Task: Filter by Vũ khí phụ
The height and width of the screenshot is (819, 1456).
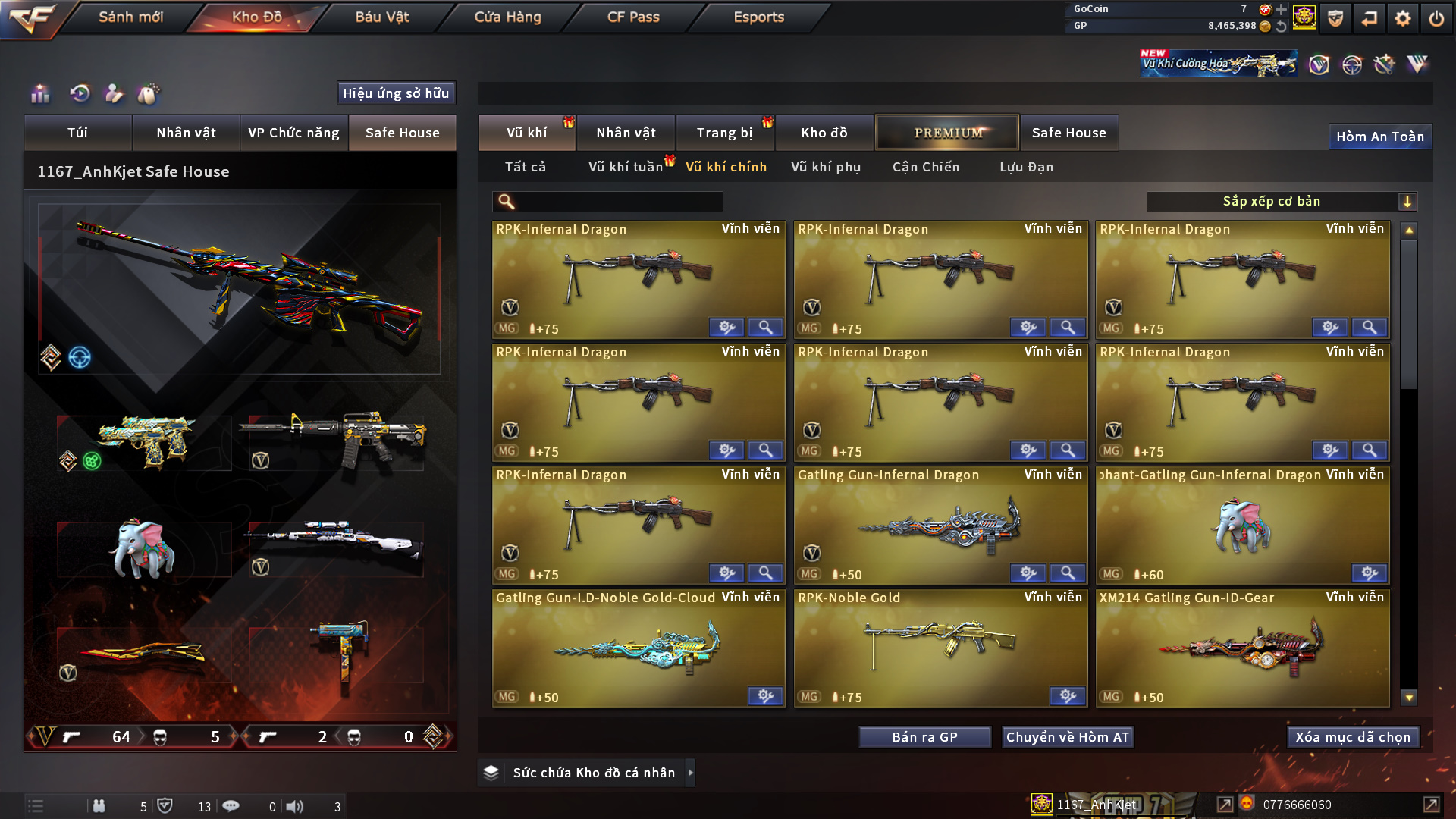Action: [x=826, y=167]
